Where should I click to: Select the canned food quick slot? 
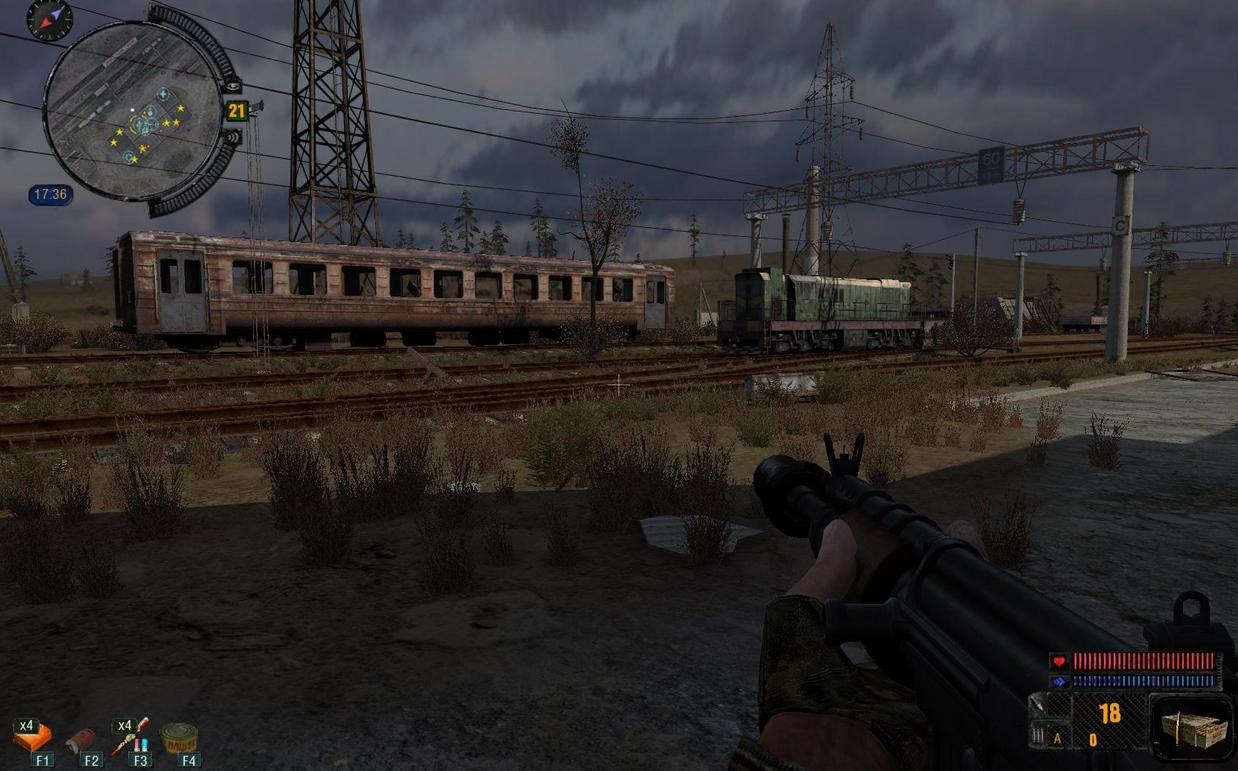pyautogui.click(x=179, y=737)
